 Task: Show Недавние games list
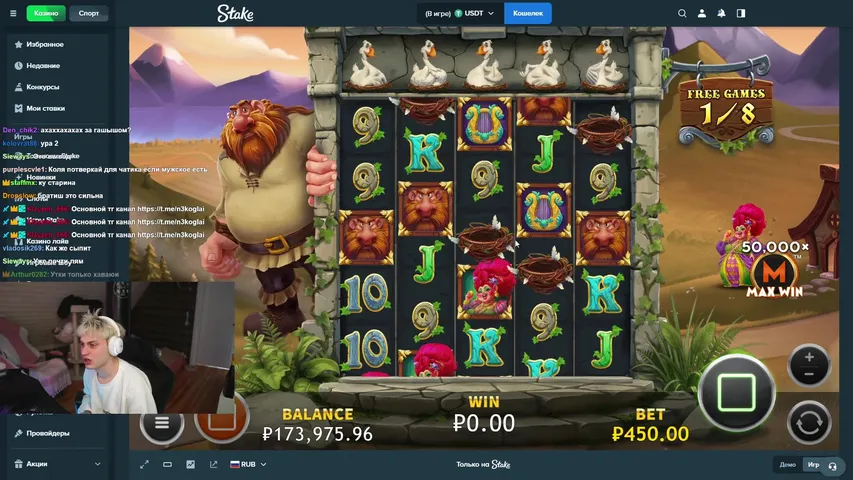(x=43, y=66)
